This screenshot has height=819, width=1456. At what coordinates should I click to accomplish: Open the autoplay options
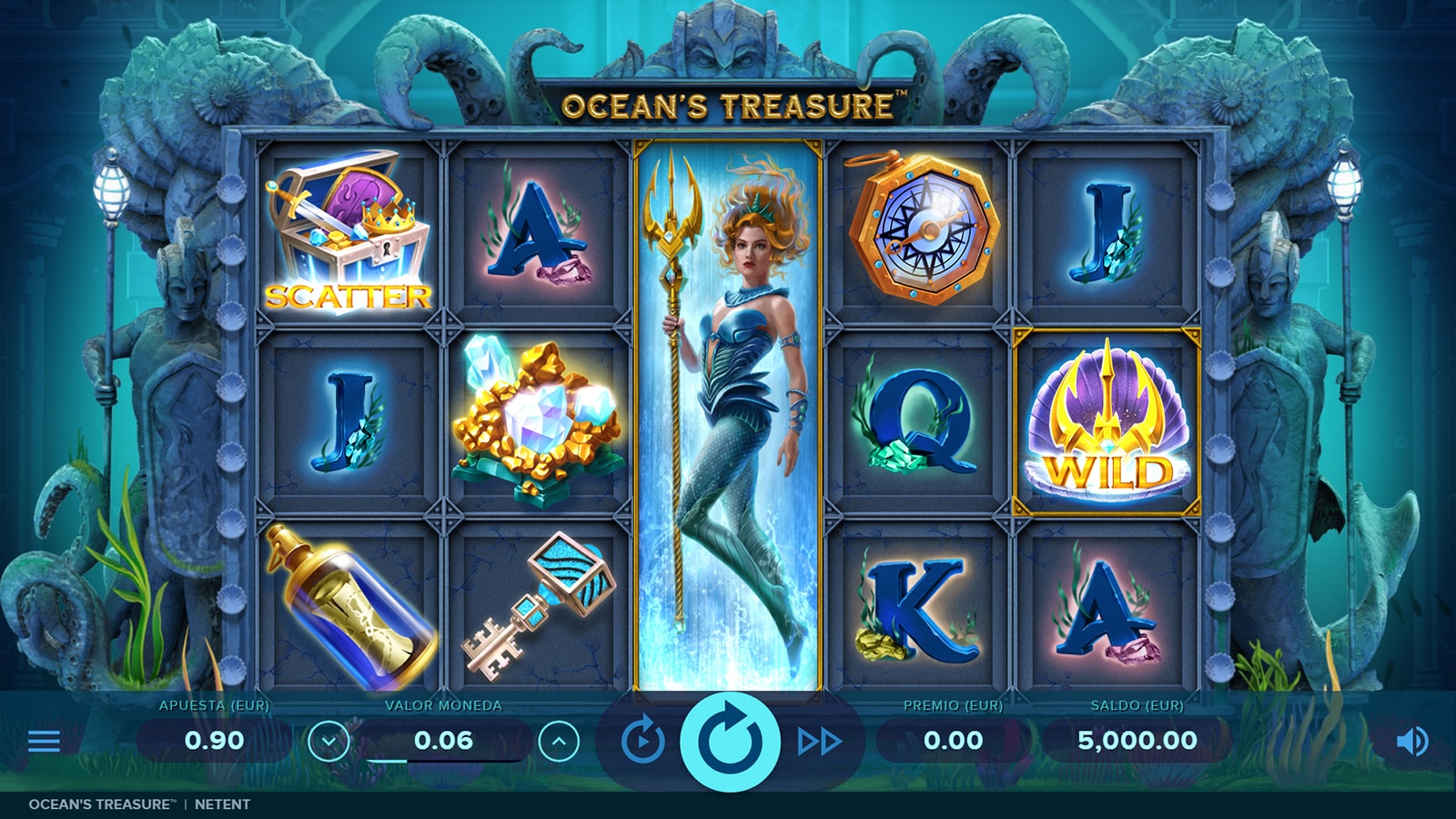(642, 741)
